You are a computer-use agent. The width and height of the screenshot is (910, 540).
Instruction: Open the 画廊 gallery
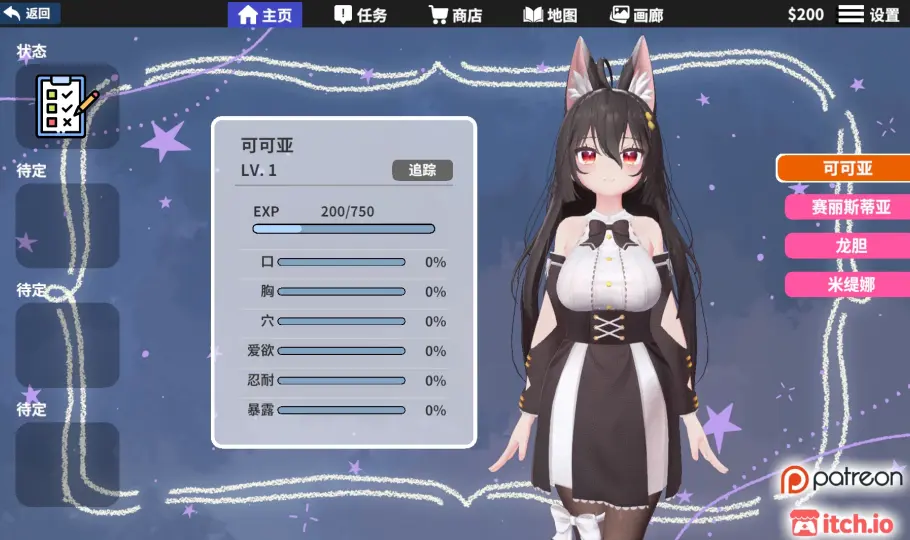(637, 15)
